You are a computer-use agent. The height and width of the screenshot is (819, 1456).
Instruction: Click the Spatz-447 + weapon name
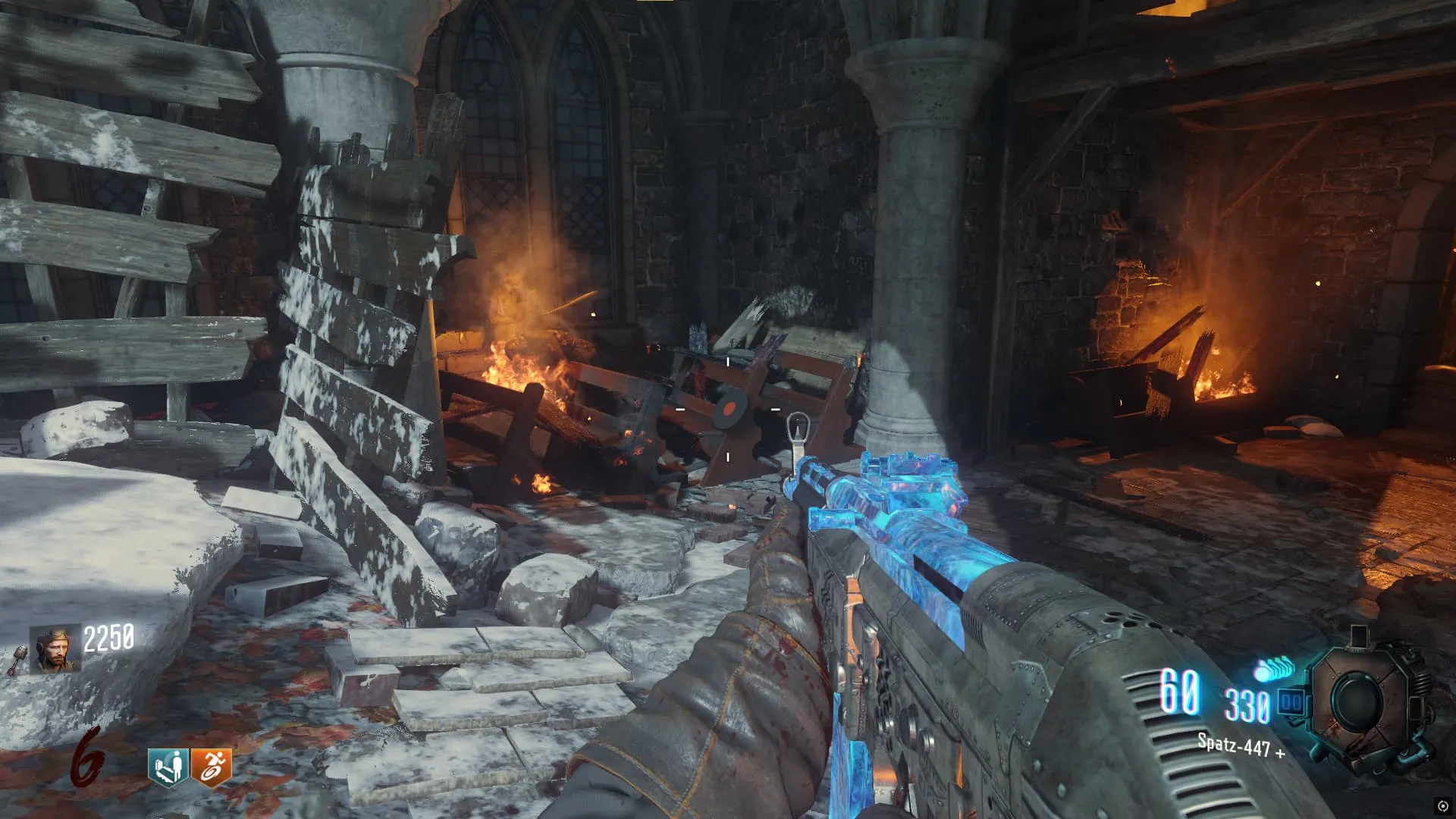click(x=1241, y=746)
